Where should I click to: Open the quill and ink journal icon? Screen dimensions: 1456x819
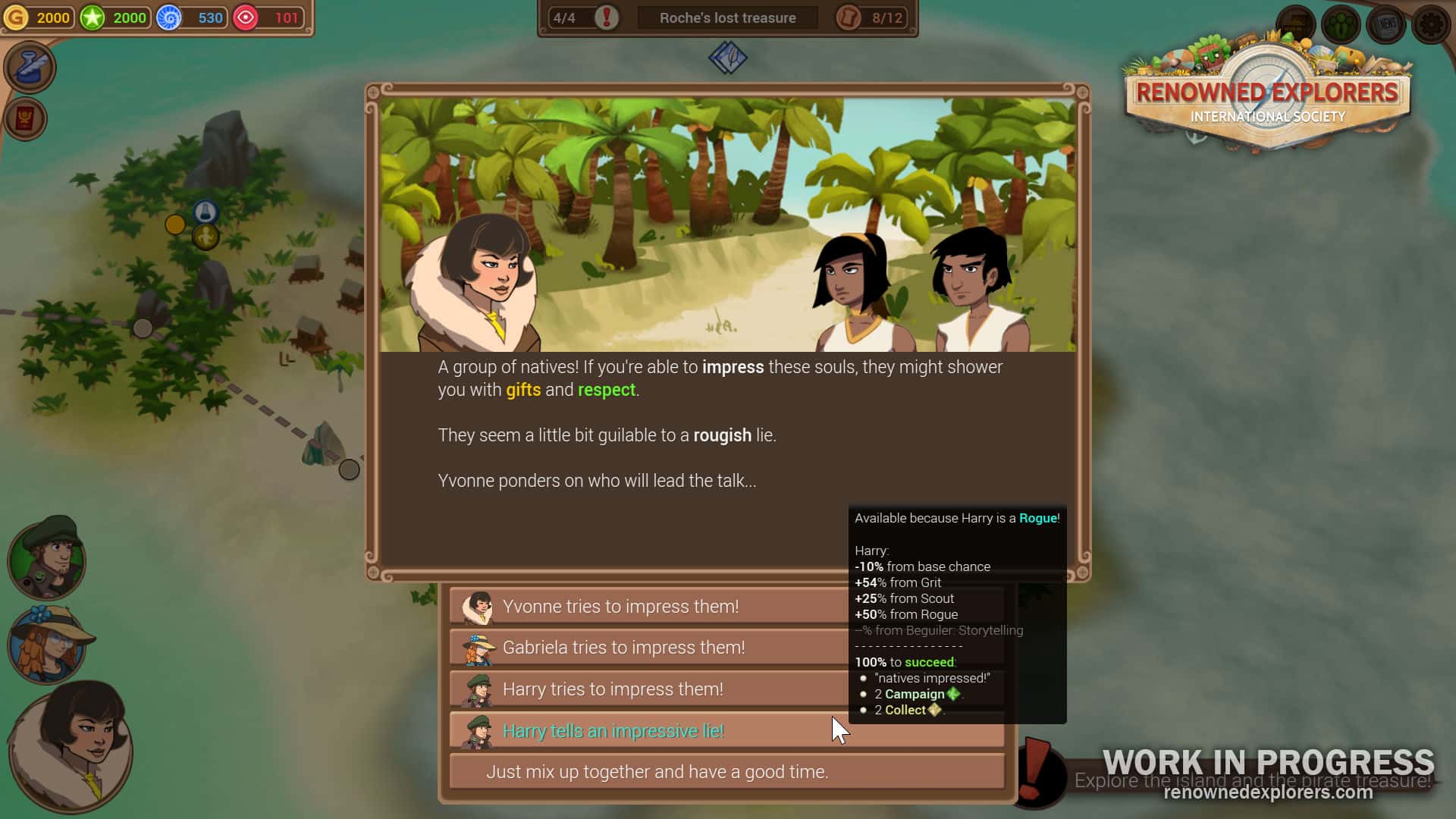(30, 67)
